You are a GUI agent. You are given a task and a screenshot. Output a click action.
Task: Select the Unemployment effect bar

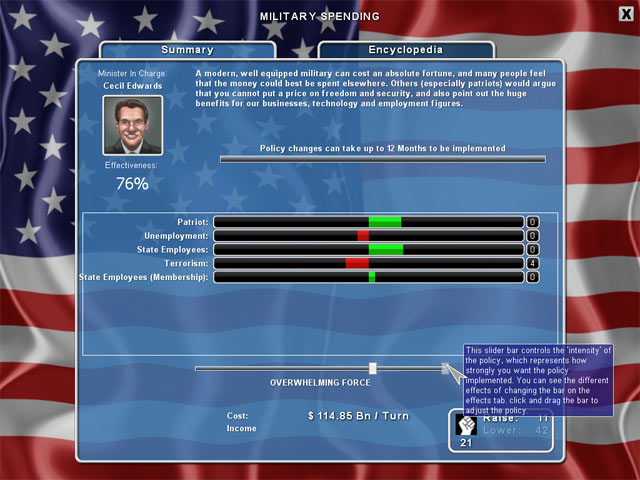click(x=368, y=235)
